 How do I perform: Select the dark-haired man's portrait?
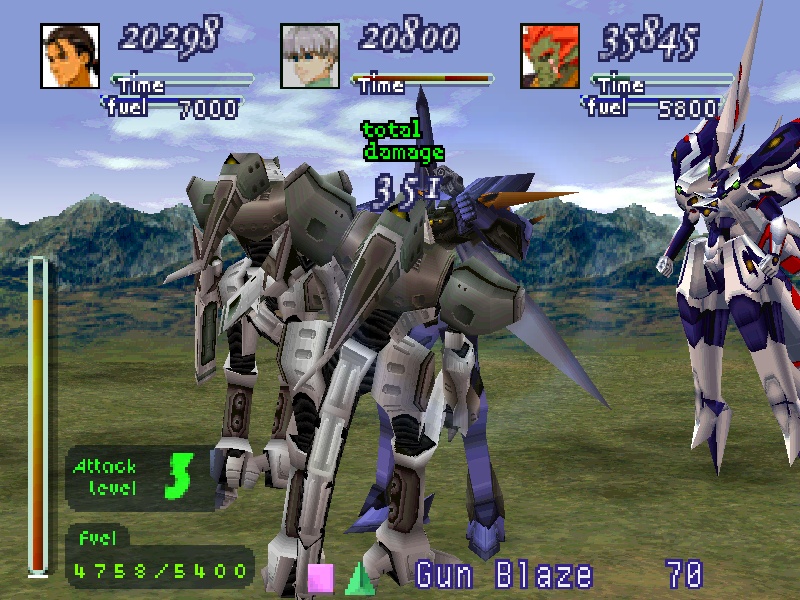tap(71, 56)
